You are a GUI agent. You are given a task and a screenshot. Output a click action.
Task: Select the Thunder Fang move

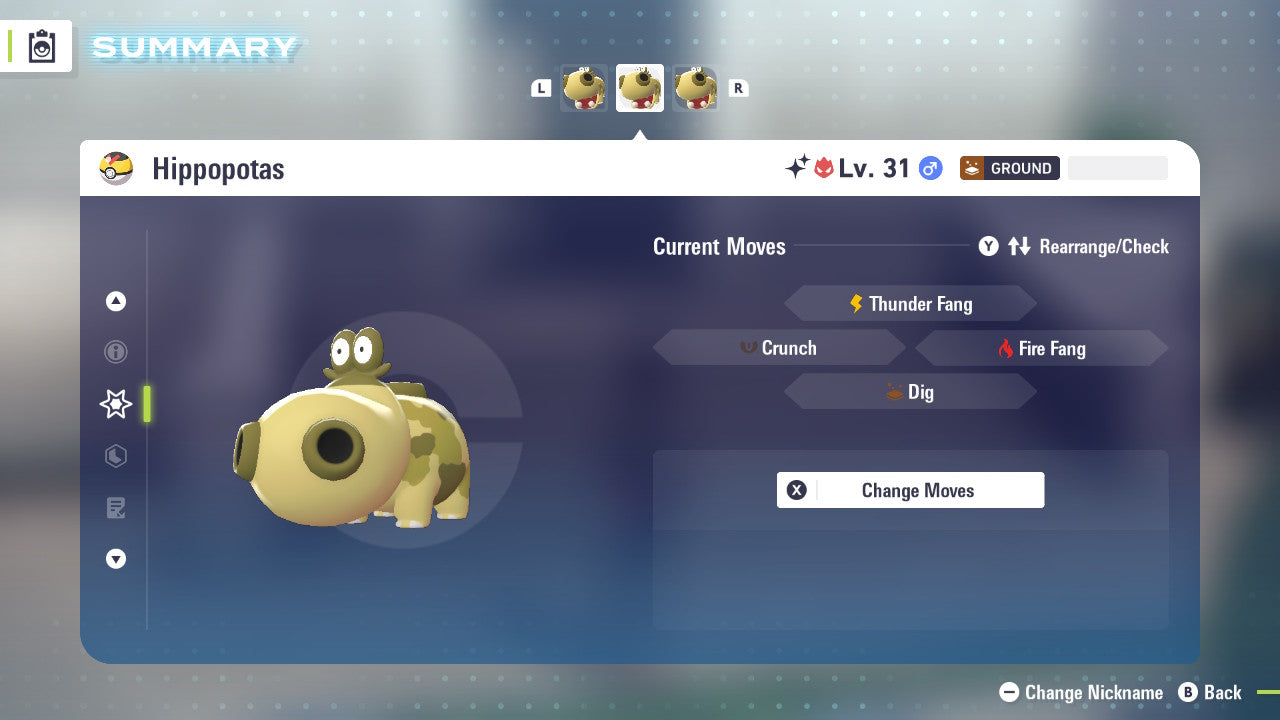click(x=910, y=304)
